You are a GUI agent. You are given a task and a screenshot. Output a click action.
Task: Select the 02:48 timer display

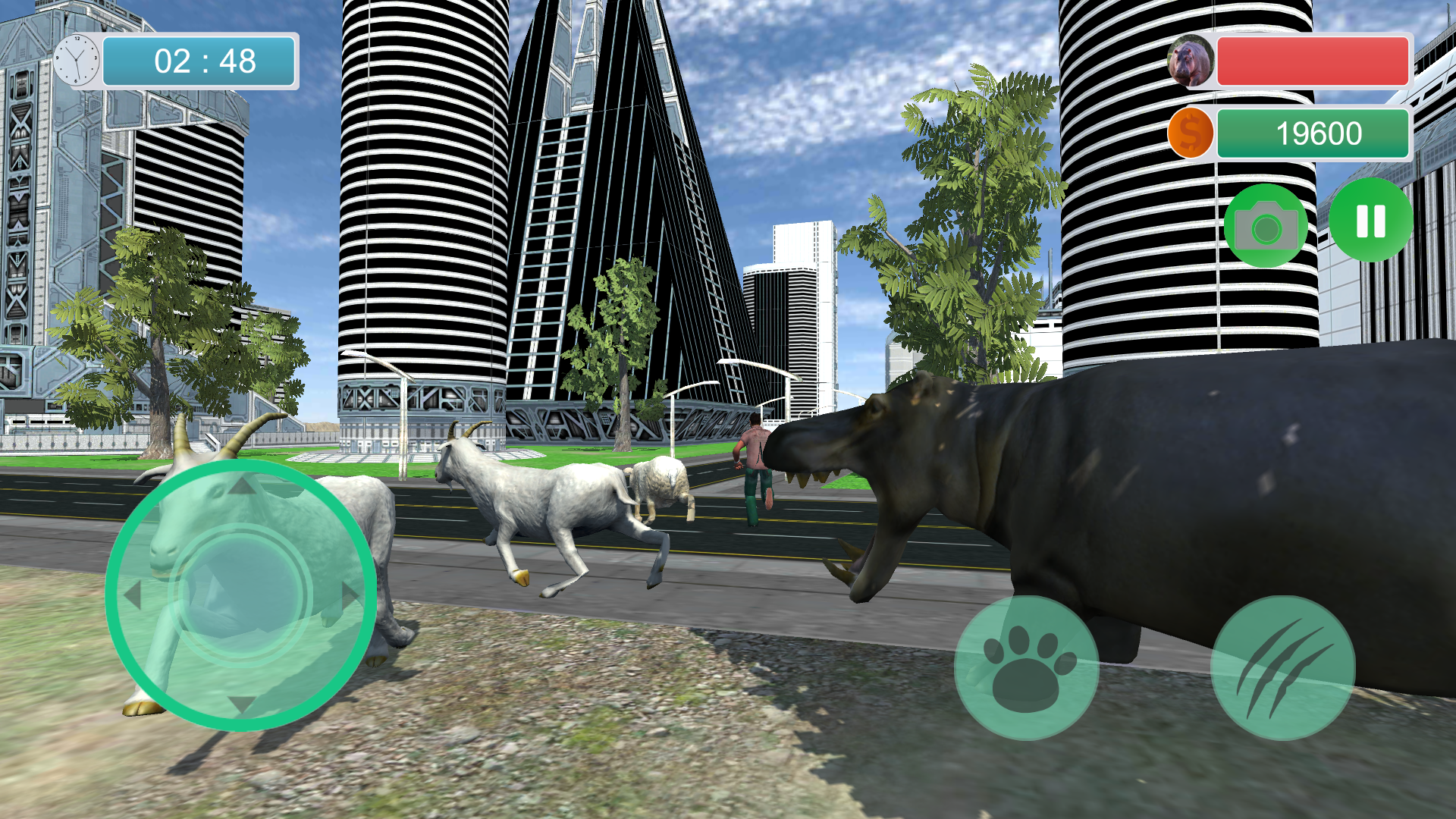[x=199, y=61]
